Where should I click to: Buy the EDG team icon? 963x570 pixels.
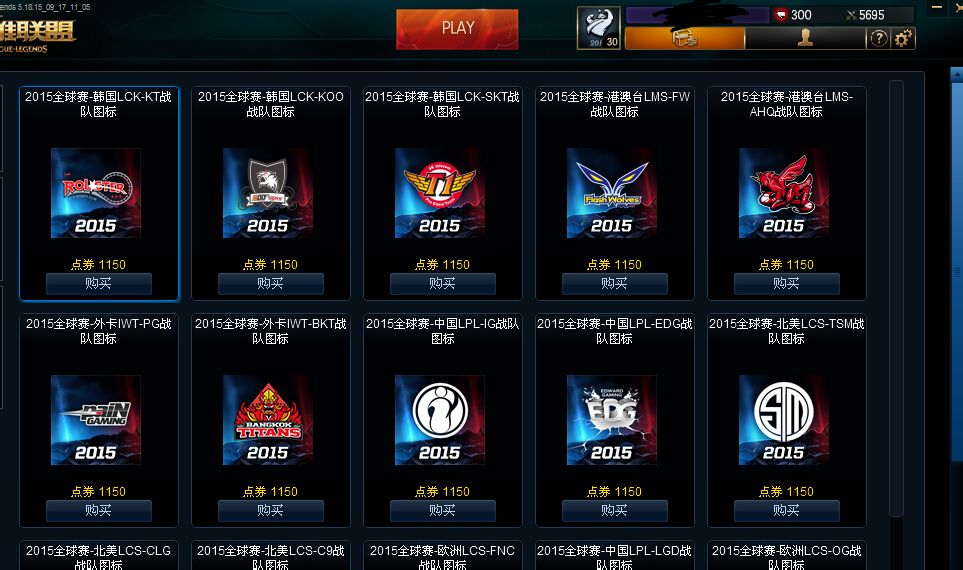[615, 511]
